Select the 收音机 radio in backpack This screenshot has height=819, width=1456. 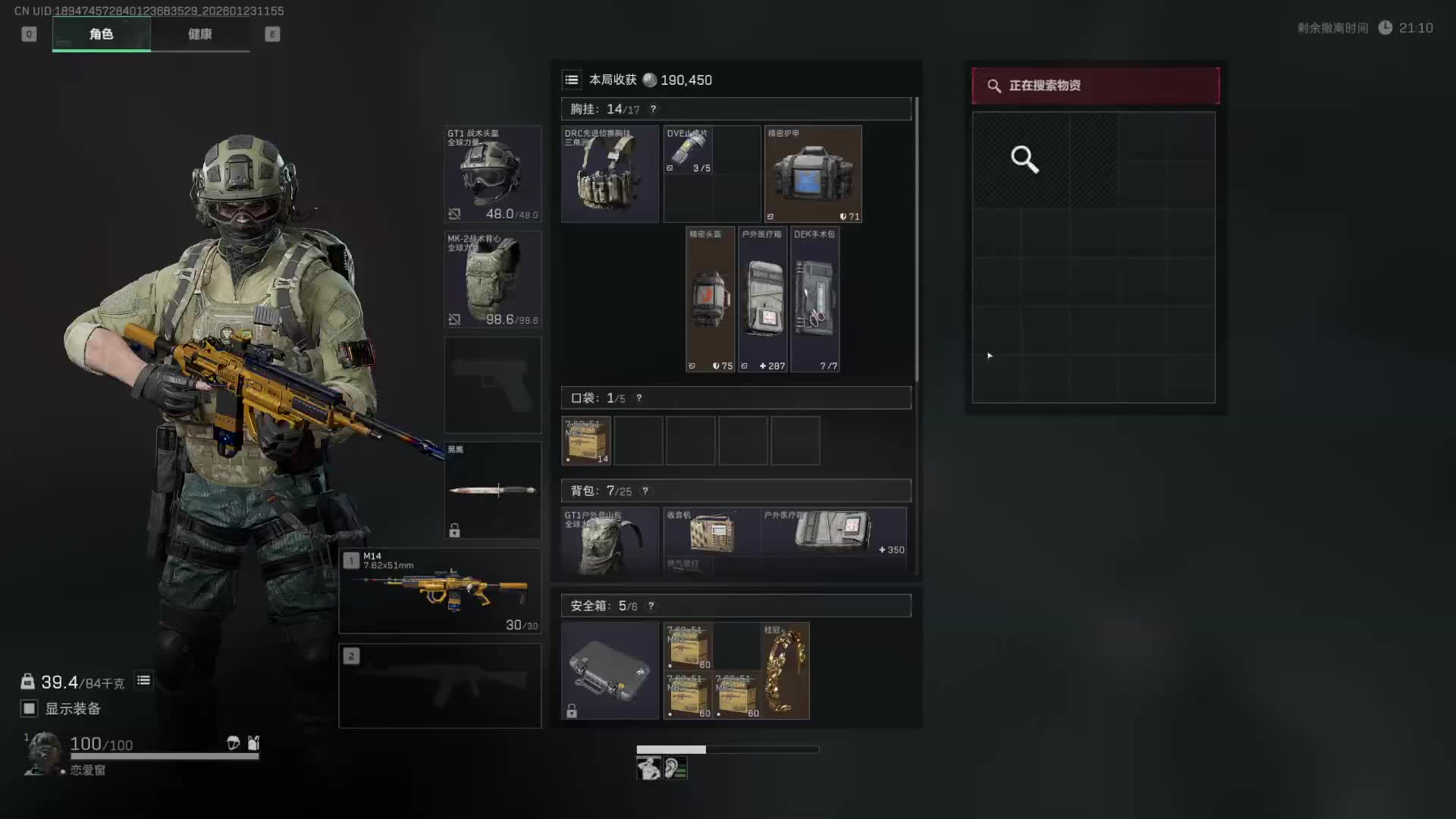(711, 532)
